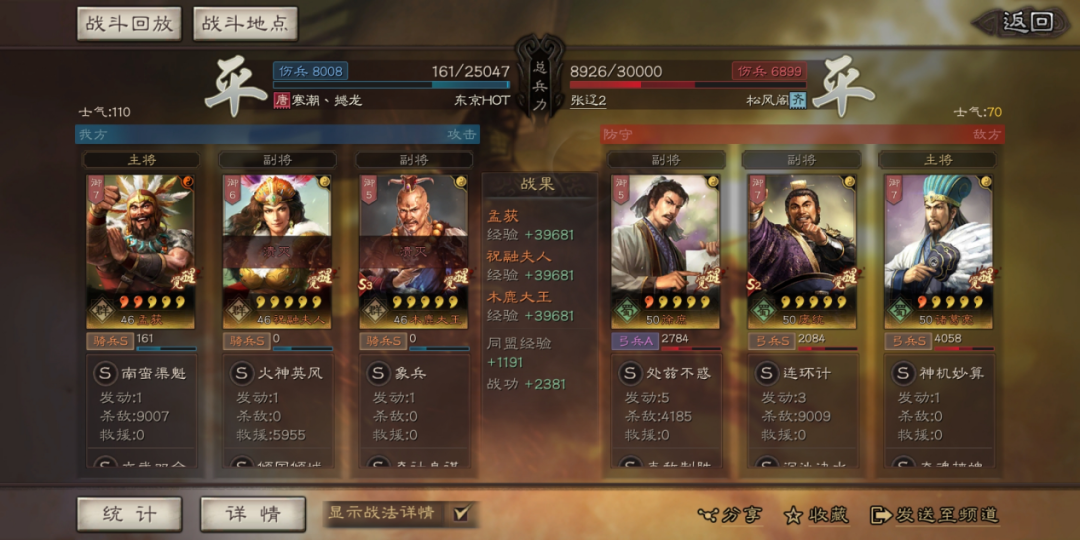View the 连环计 skill entry
Image resolution: width=1080 pixels, height=540 pixels.
click(x=801, y=373)
